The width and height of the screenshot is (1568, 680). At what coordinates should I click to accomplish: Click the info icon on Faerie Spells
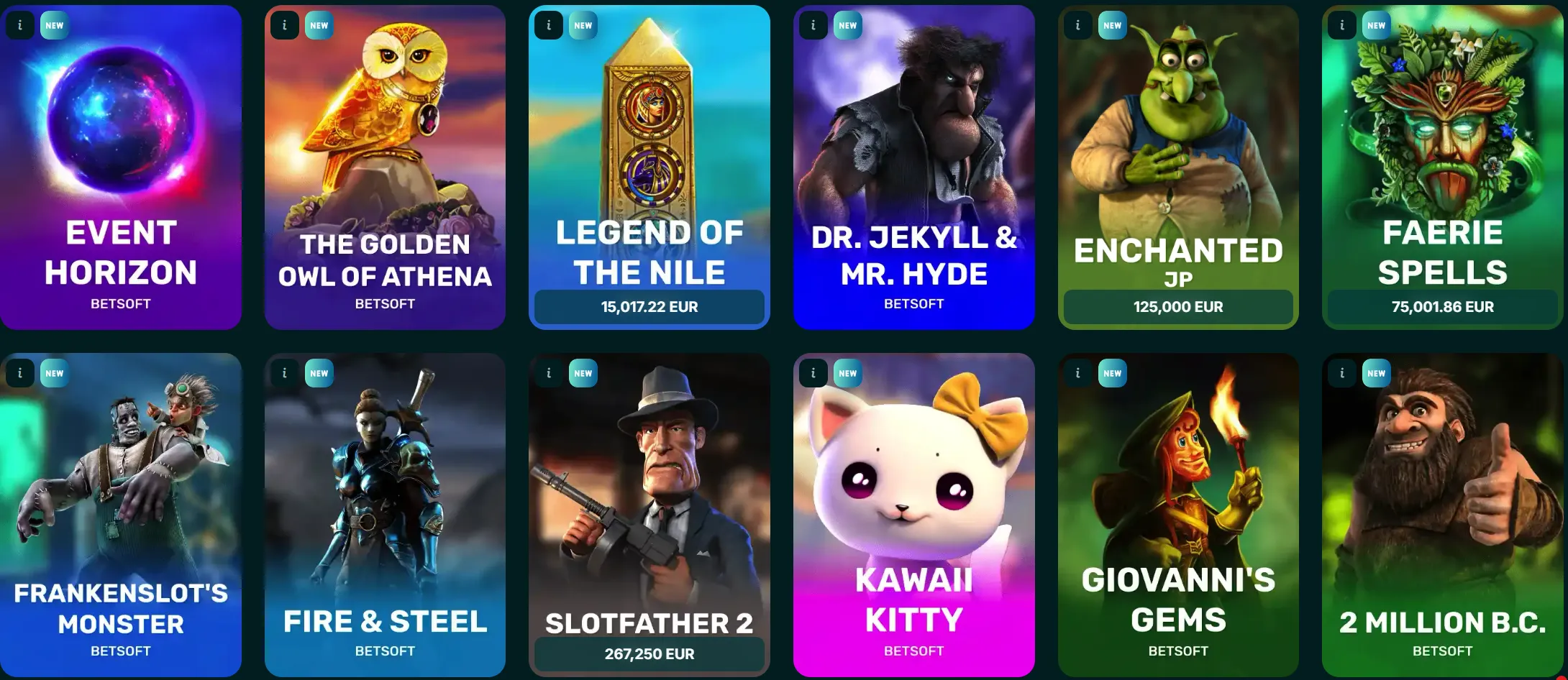click(x=1341, y=25)
